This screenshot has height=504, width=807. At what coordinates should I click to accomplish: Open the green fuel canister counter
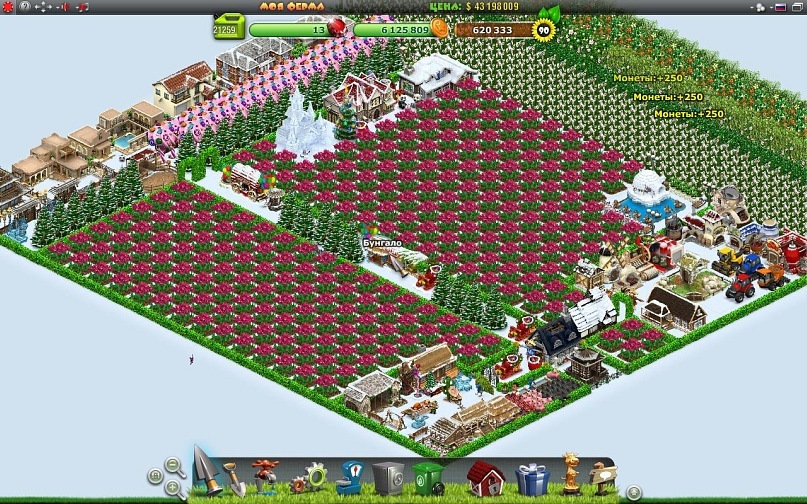point(228,26)
